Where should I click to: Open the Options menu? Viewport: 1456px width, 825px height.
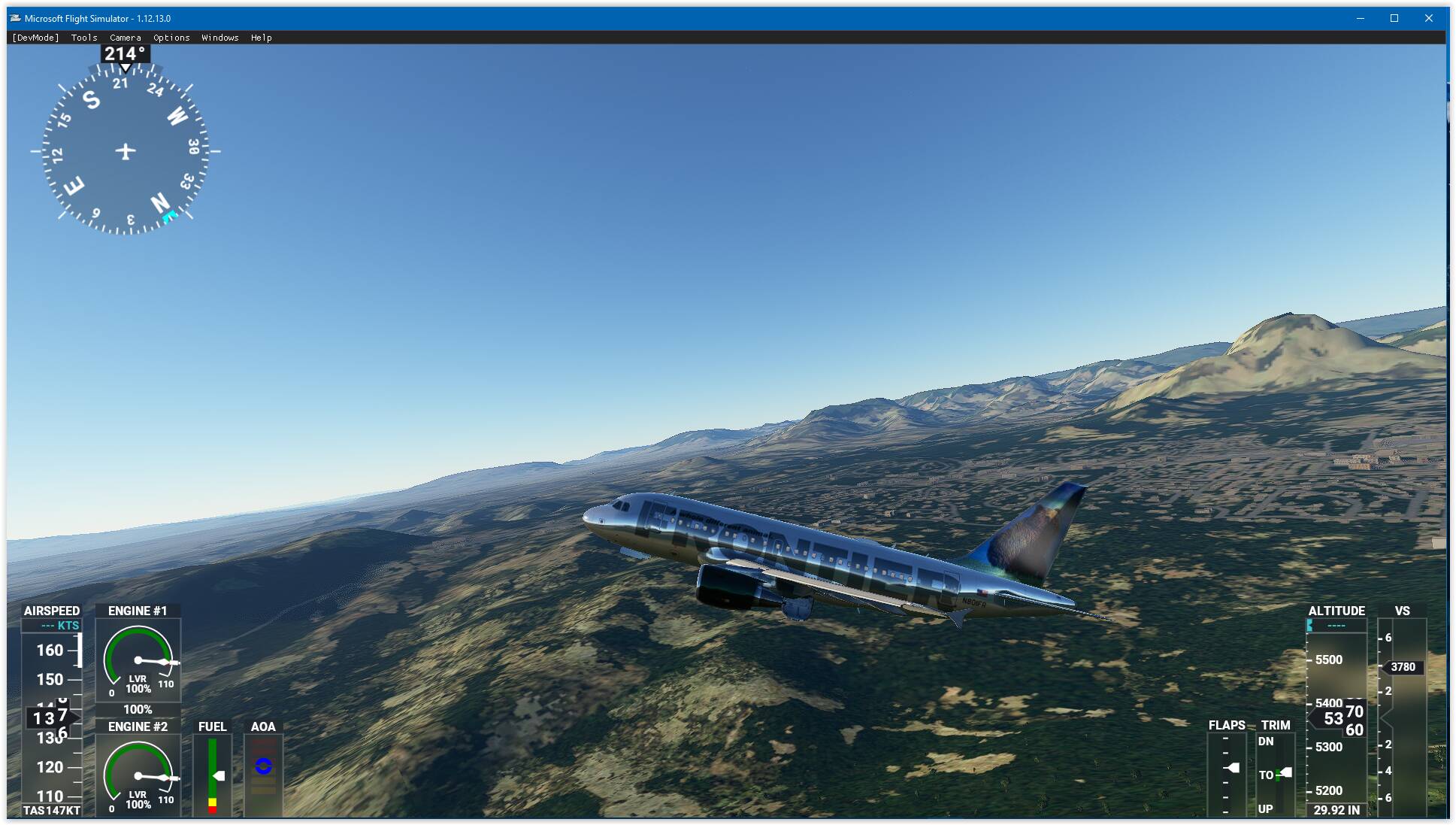pyautogui.click(x=171, y=37)
